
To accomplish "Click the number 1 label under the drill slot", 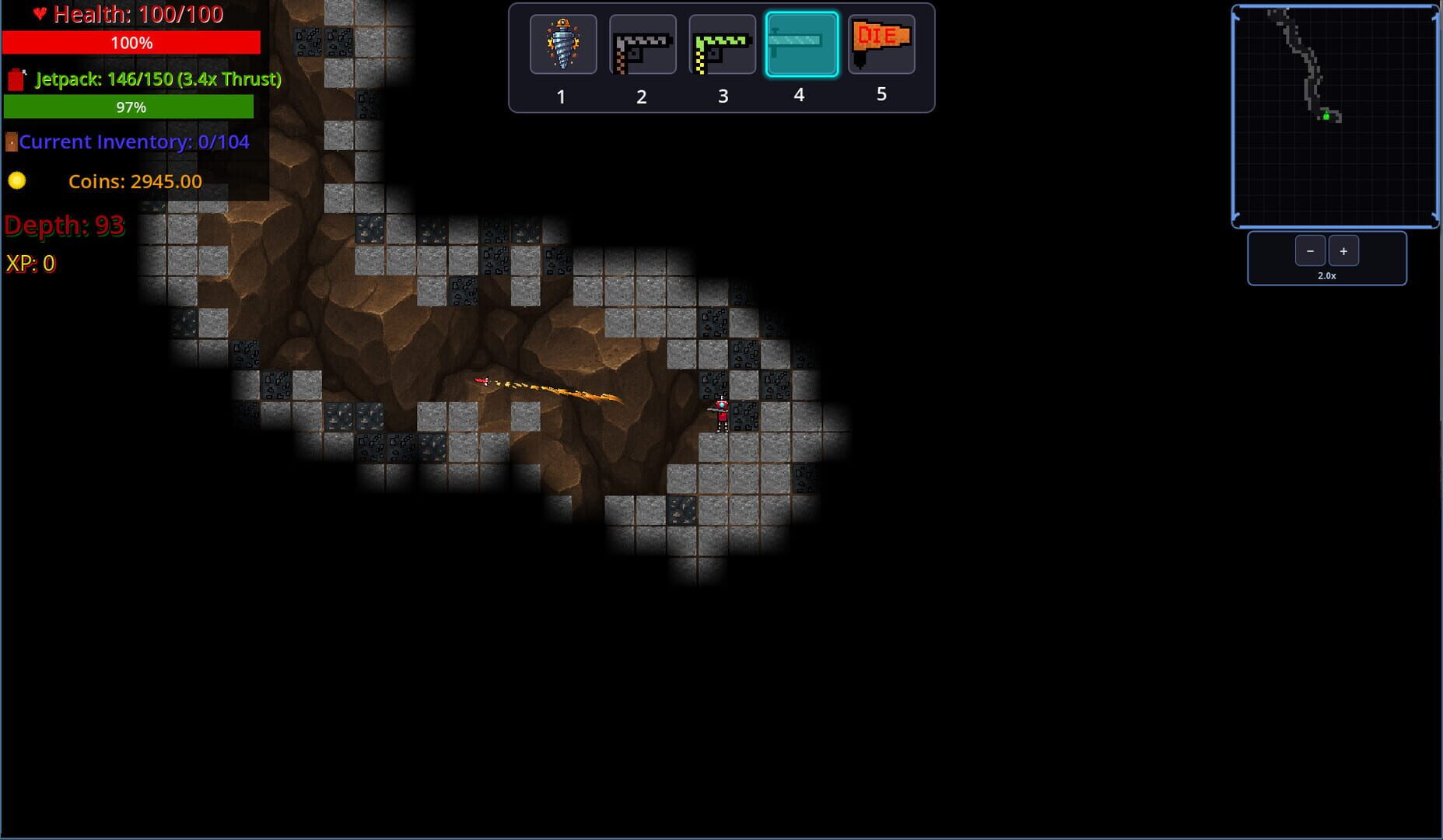I will 562,96.
